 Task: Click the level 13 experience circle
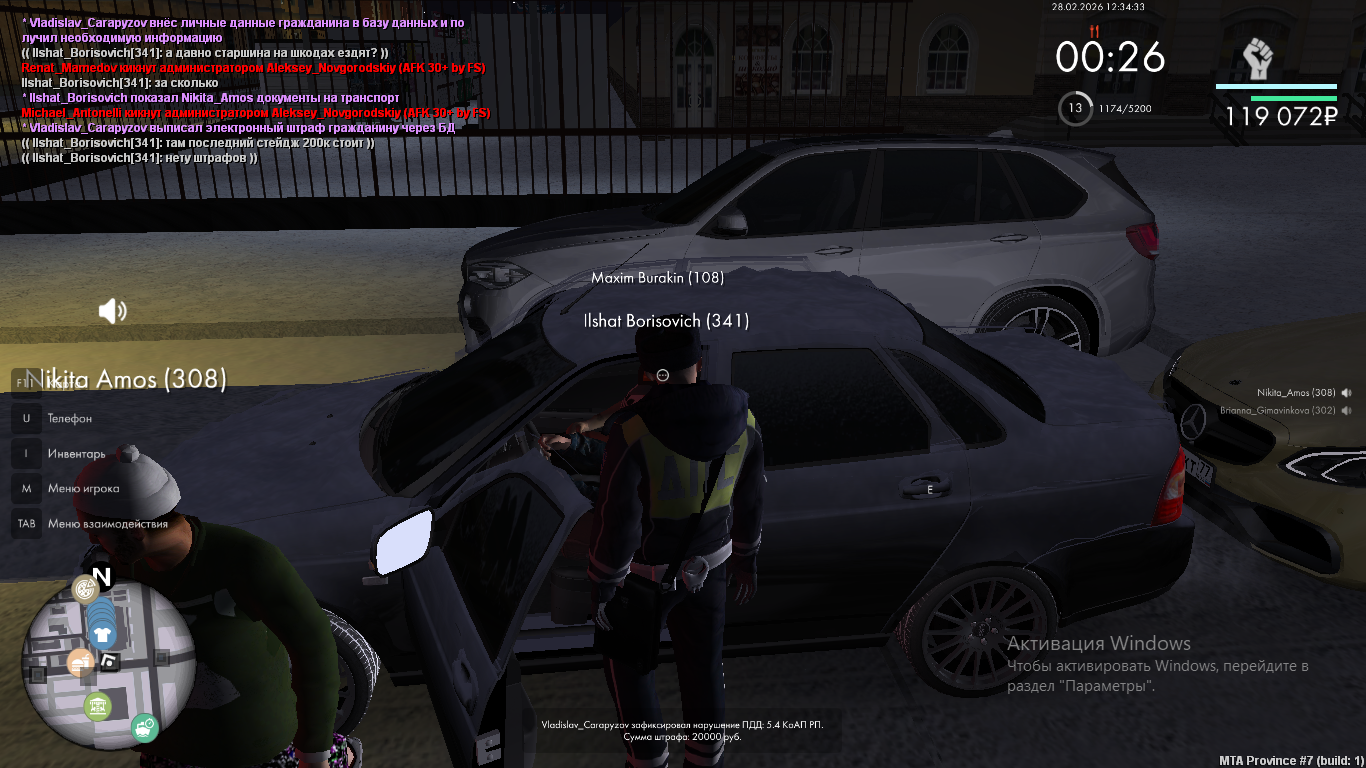(x=1075, y=108)
